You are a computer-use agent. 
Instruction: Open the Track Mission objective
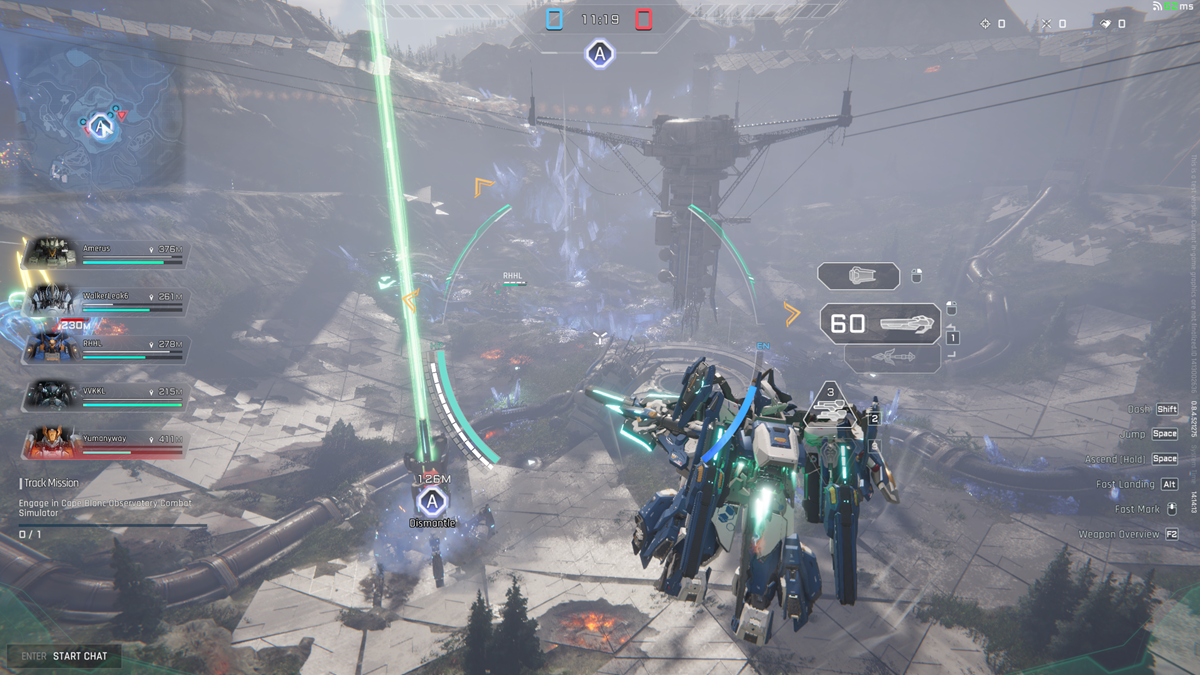pyautogui.click(x=52, y=483)
